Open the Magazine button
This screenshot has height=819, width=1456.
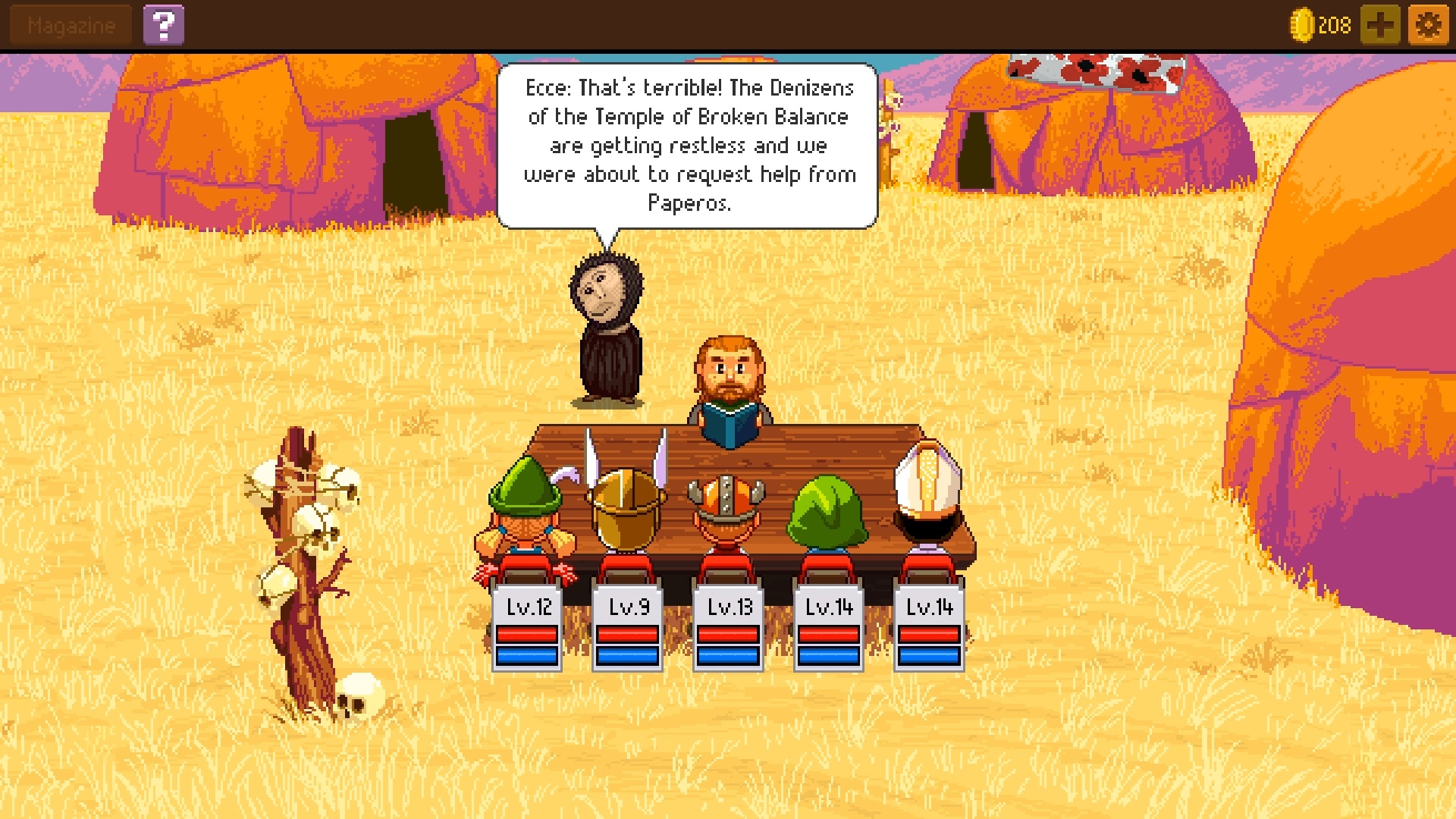(71, 26)
